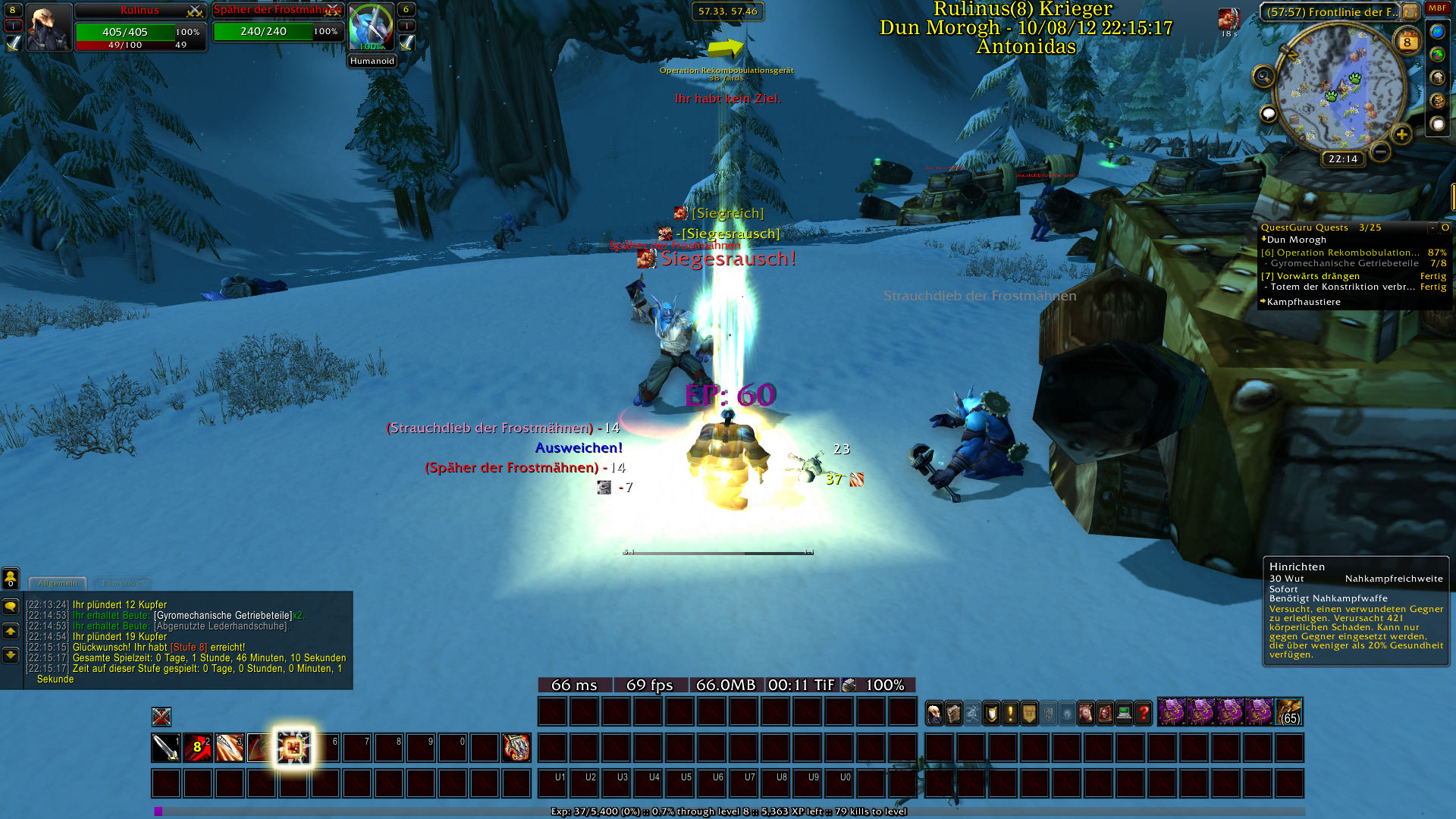Open the help red question mark button
The width and height of the screenshot is (1456, 819).
click(1143, 713)
